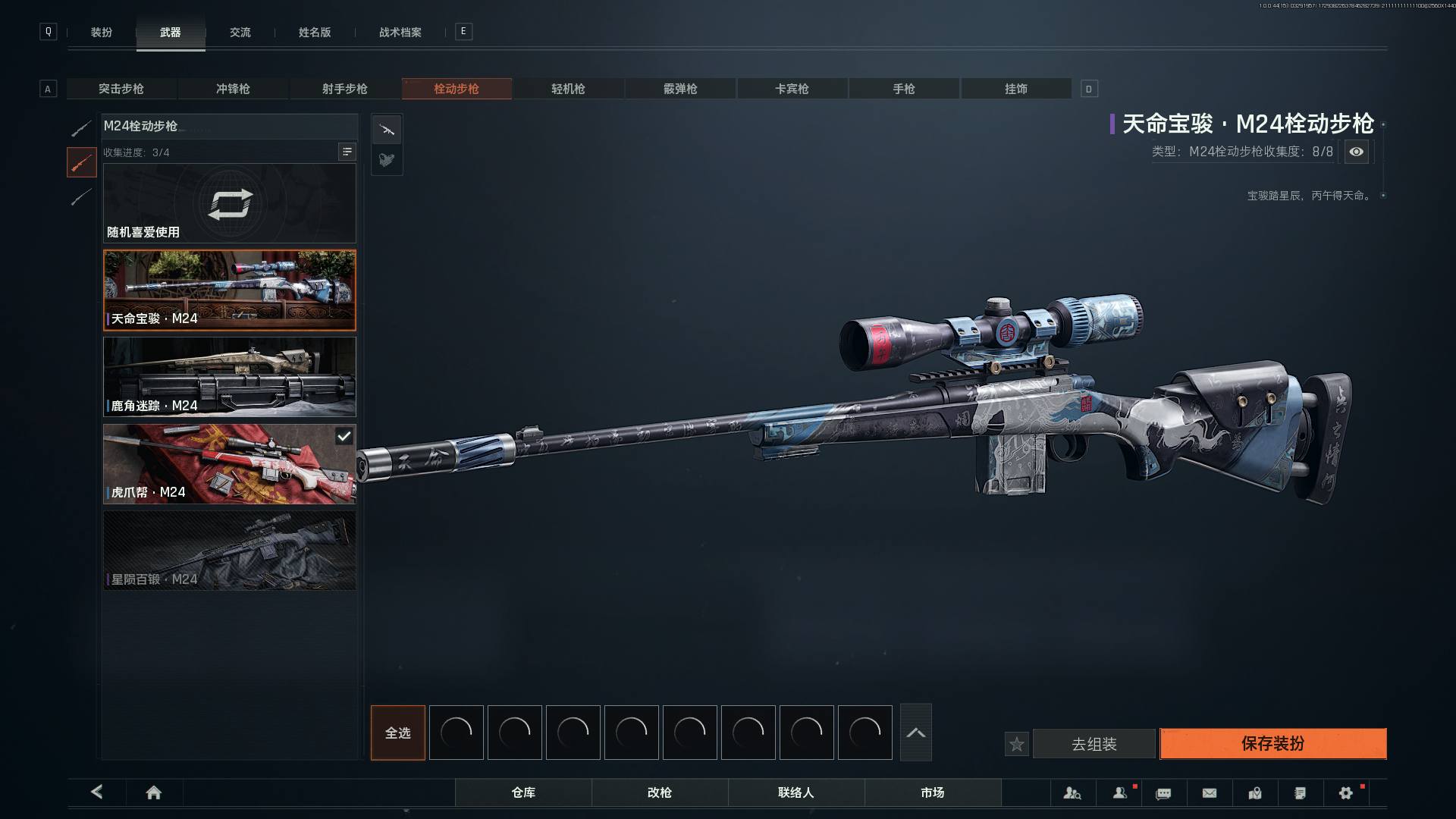
Task: Choose the 手枪 category tab
Action: point(903,89)
